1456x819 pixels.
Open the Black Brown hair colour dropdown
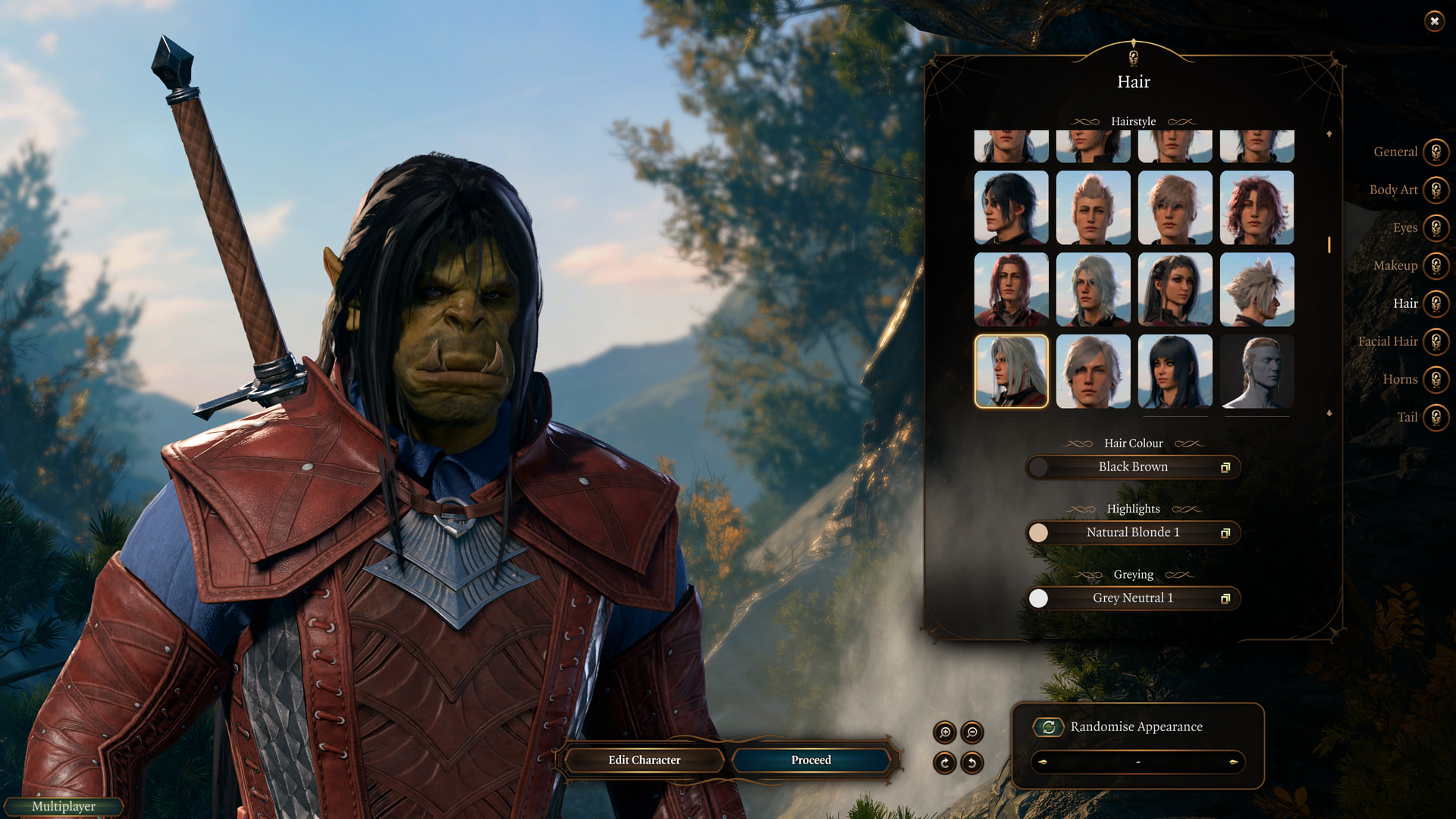click(x=1133, y=467)
